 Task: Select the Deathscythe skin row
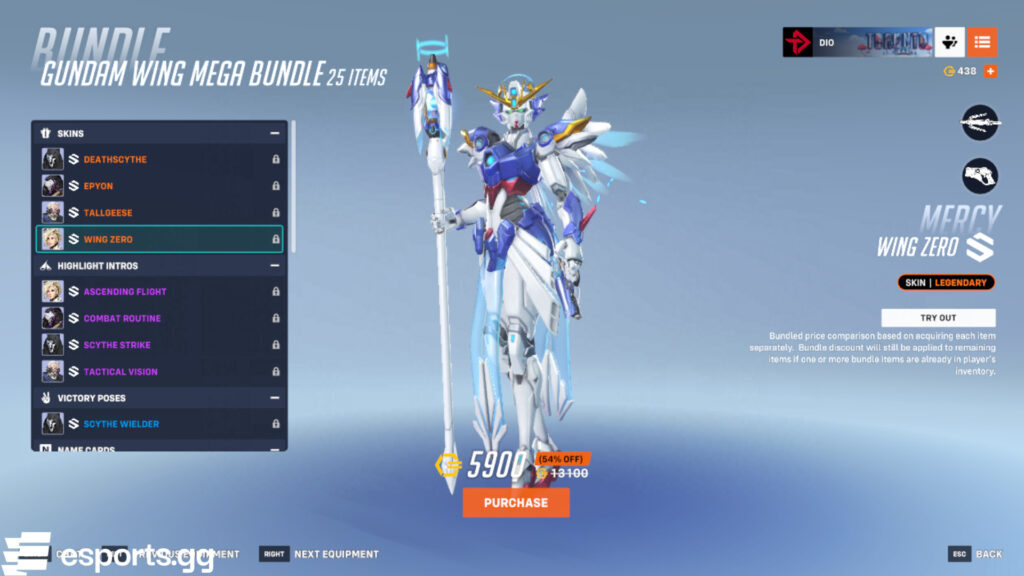point(160,159)
